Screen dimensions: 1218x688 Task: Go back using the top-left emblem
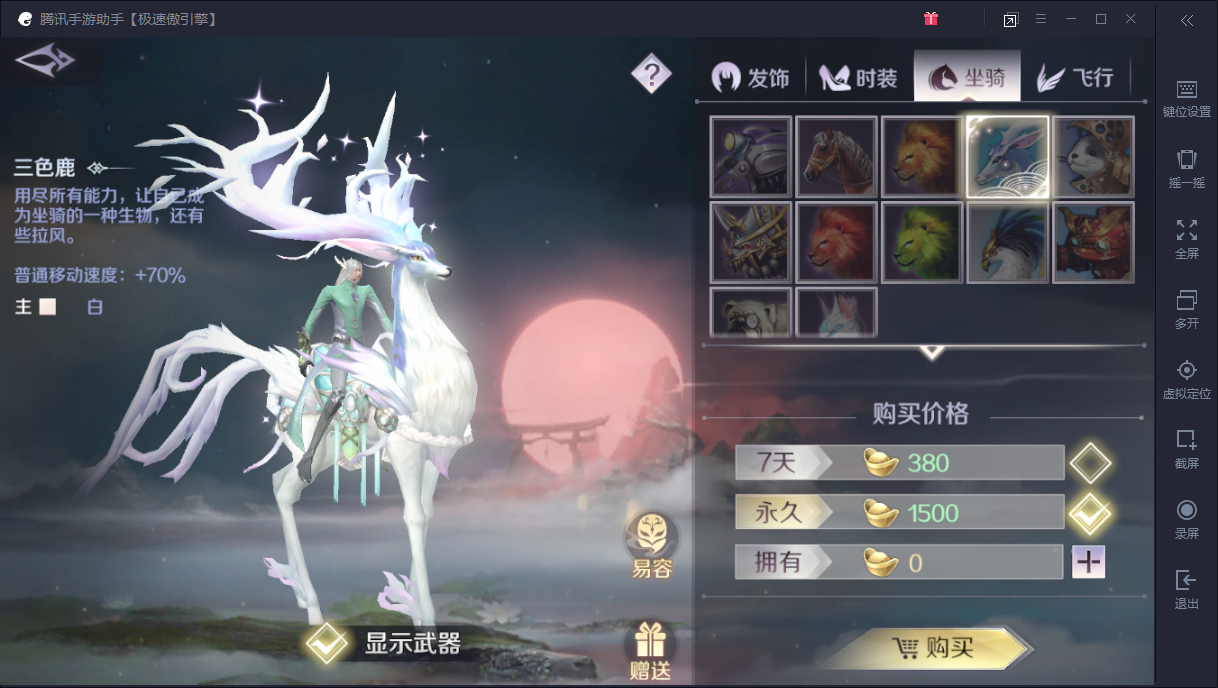coord(45,61)
